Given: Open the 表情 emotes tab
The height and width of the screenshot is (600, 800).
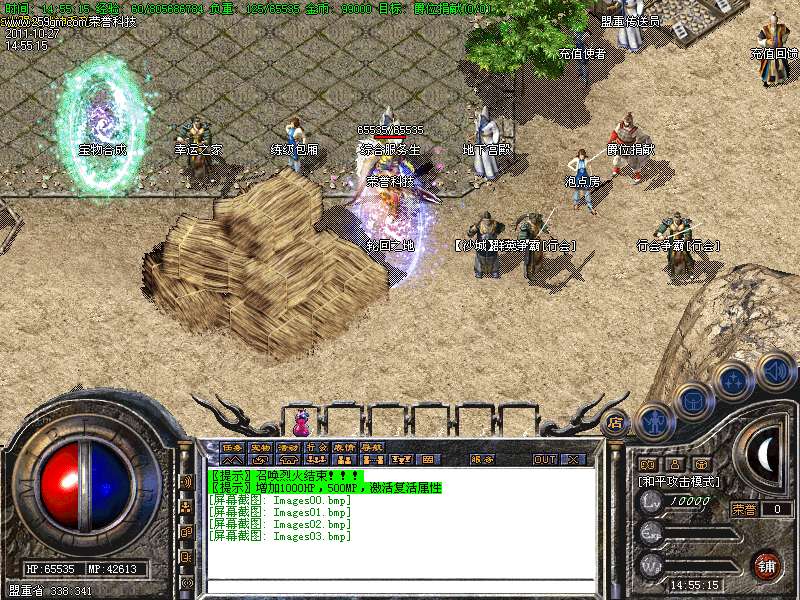Looking at the screenshot, I should pyautogui.click(x=344, y=447).
